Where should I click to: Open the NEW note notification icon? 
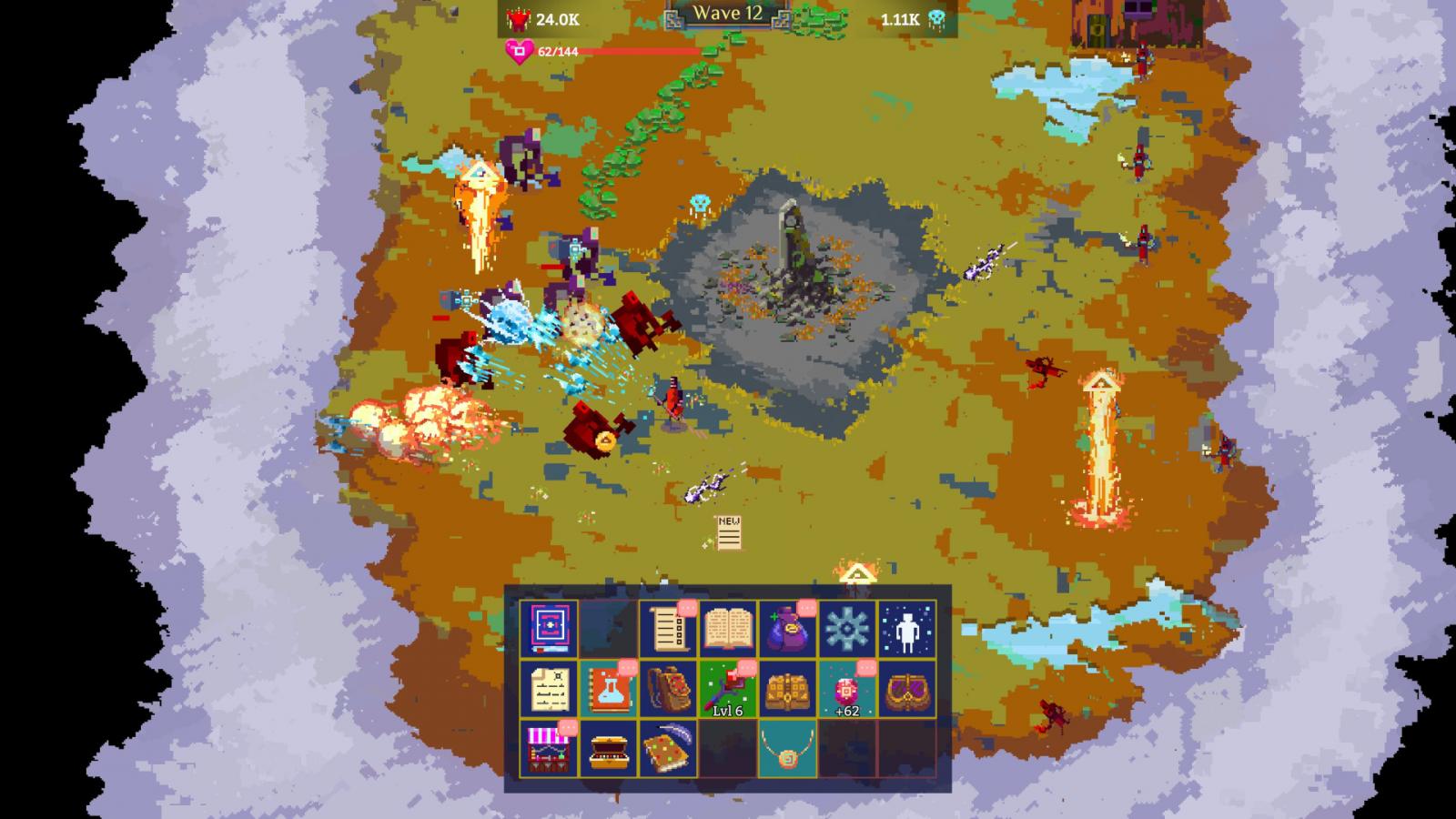[x=728, y=533]
